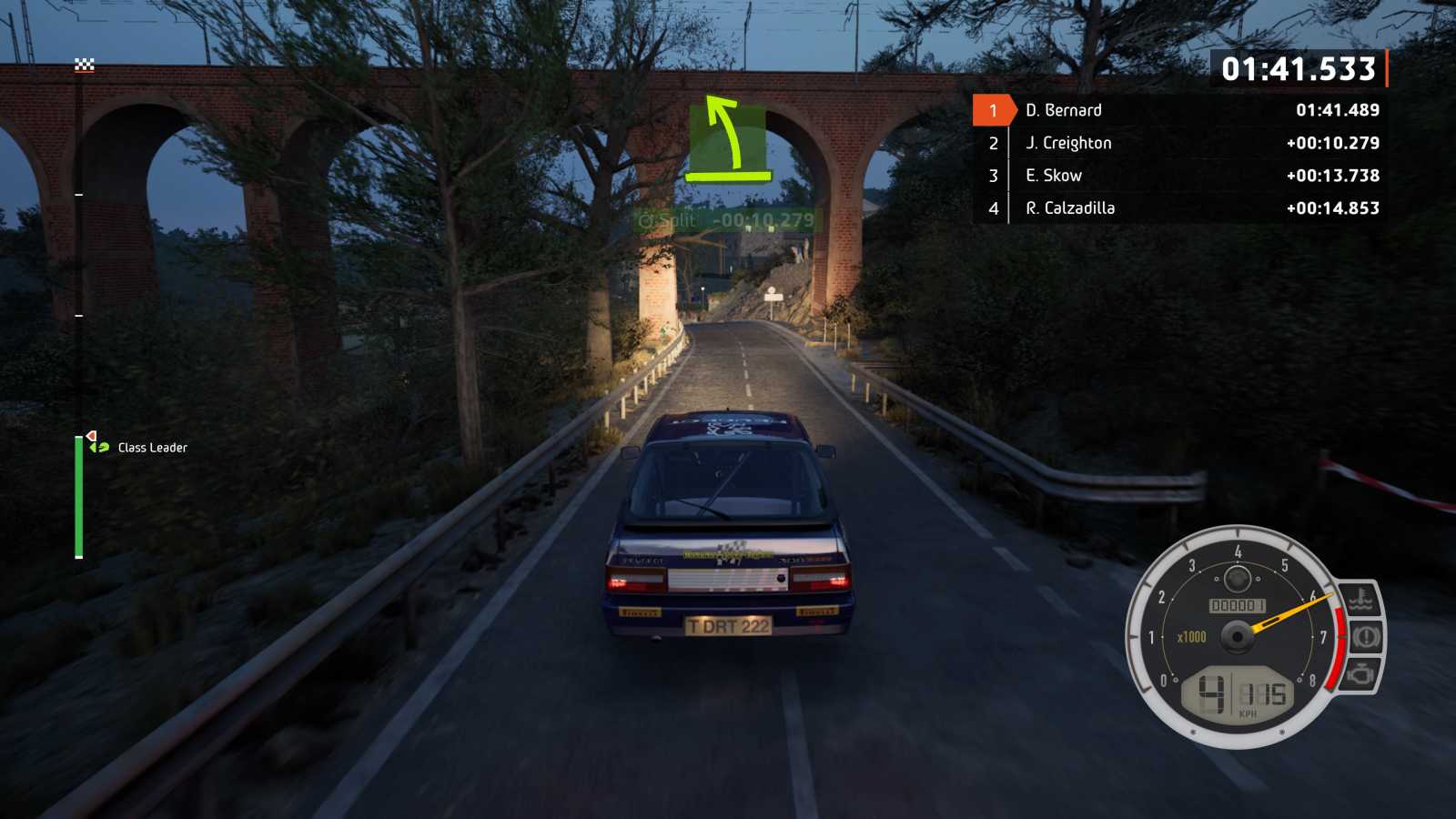The width and height of the screenshot is (1456, 819).
Task: Click the checkered finish flag icon
Action: point(85,65)
